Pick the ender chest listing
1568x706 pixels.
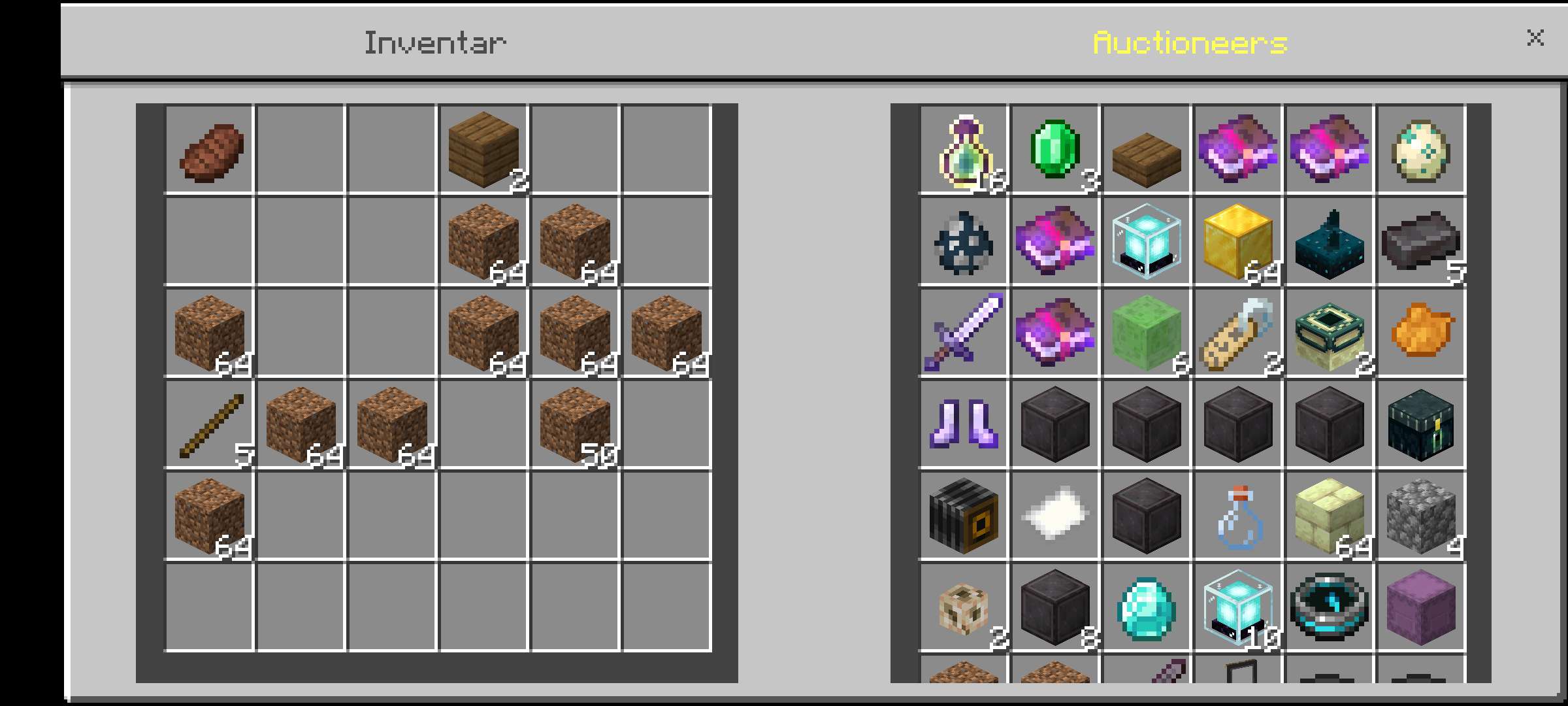pos(1421,425)
